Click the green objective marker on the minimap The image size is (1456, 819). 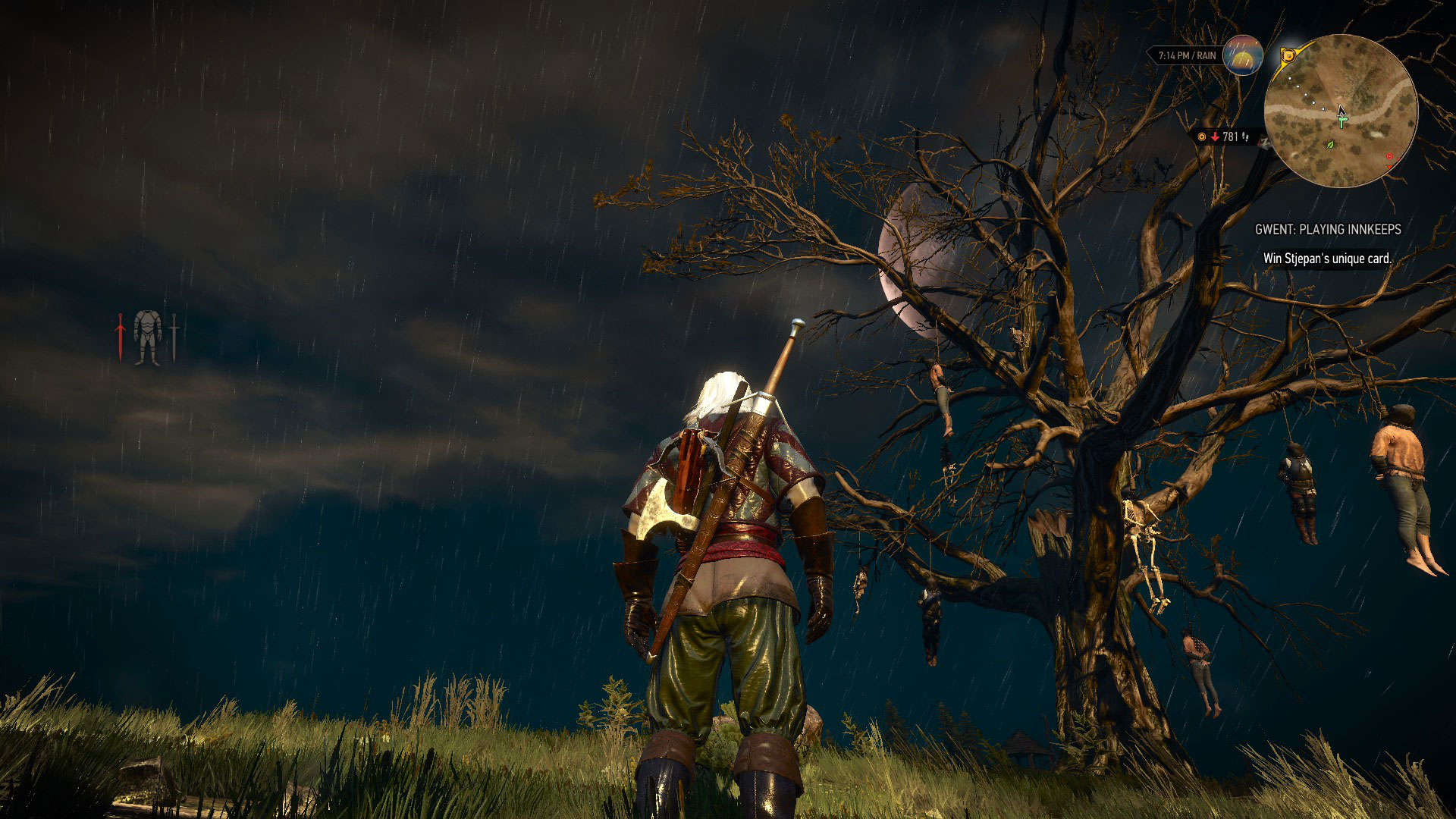[1342, 121]
